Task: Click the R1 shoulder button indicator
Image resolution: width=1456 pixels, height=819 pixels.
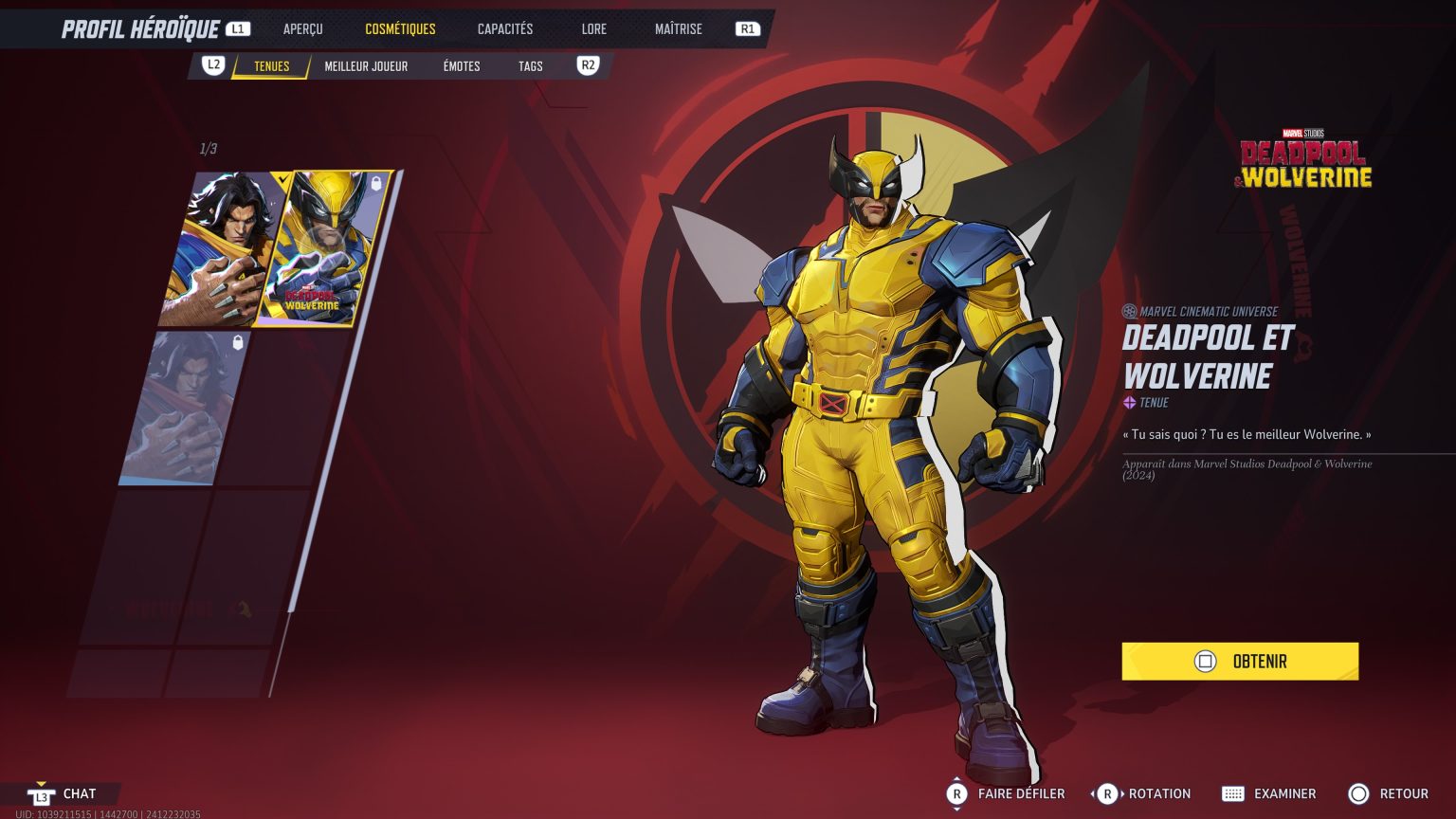Action: (x=747, y=28)
